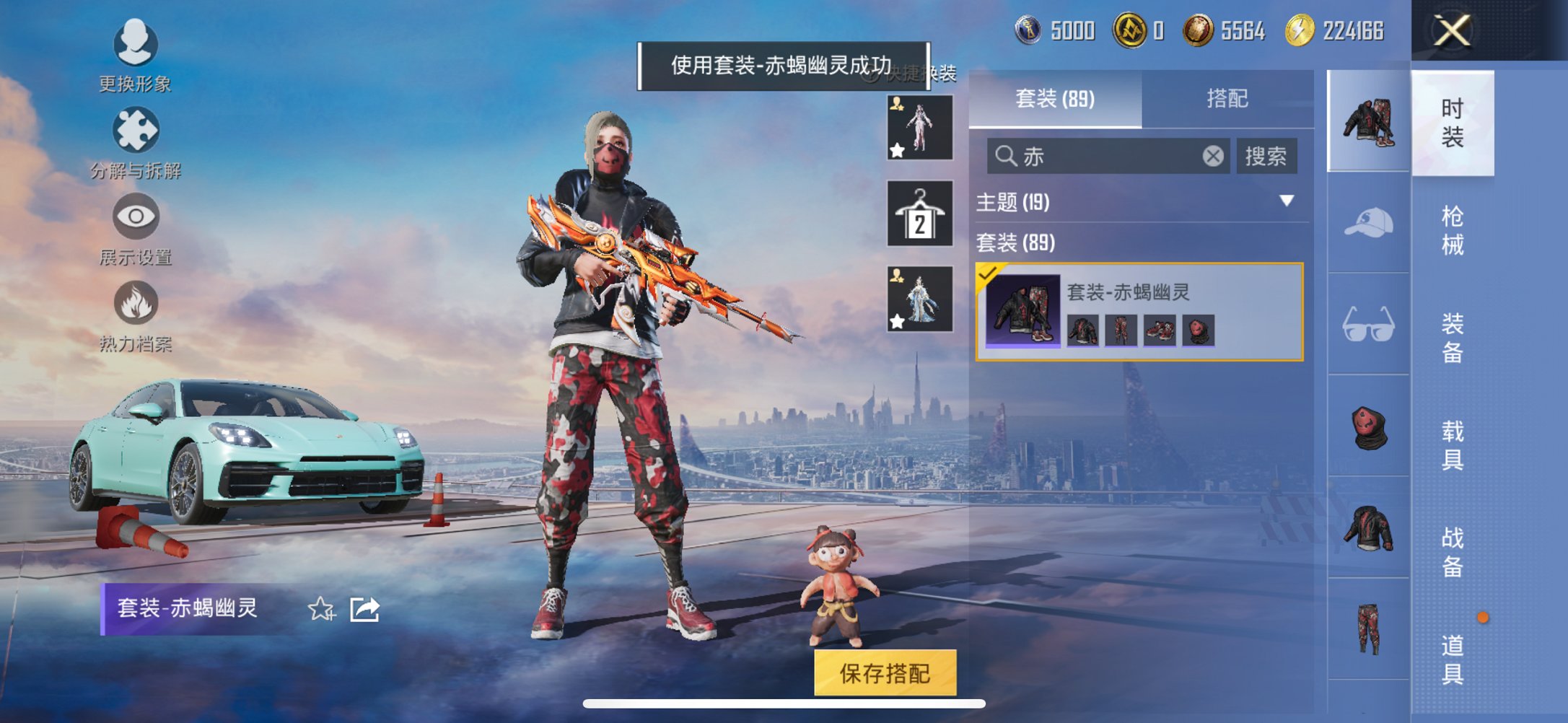1568x723 pixels.
Task: Clear the search text with the X
Action: click(x=1213, y=157)
